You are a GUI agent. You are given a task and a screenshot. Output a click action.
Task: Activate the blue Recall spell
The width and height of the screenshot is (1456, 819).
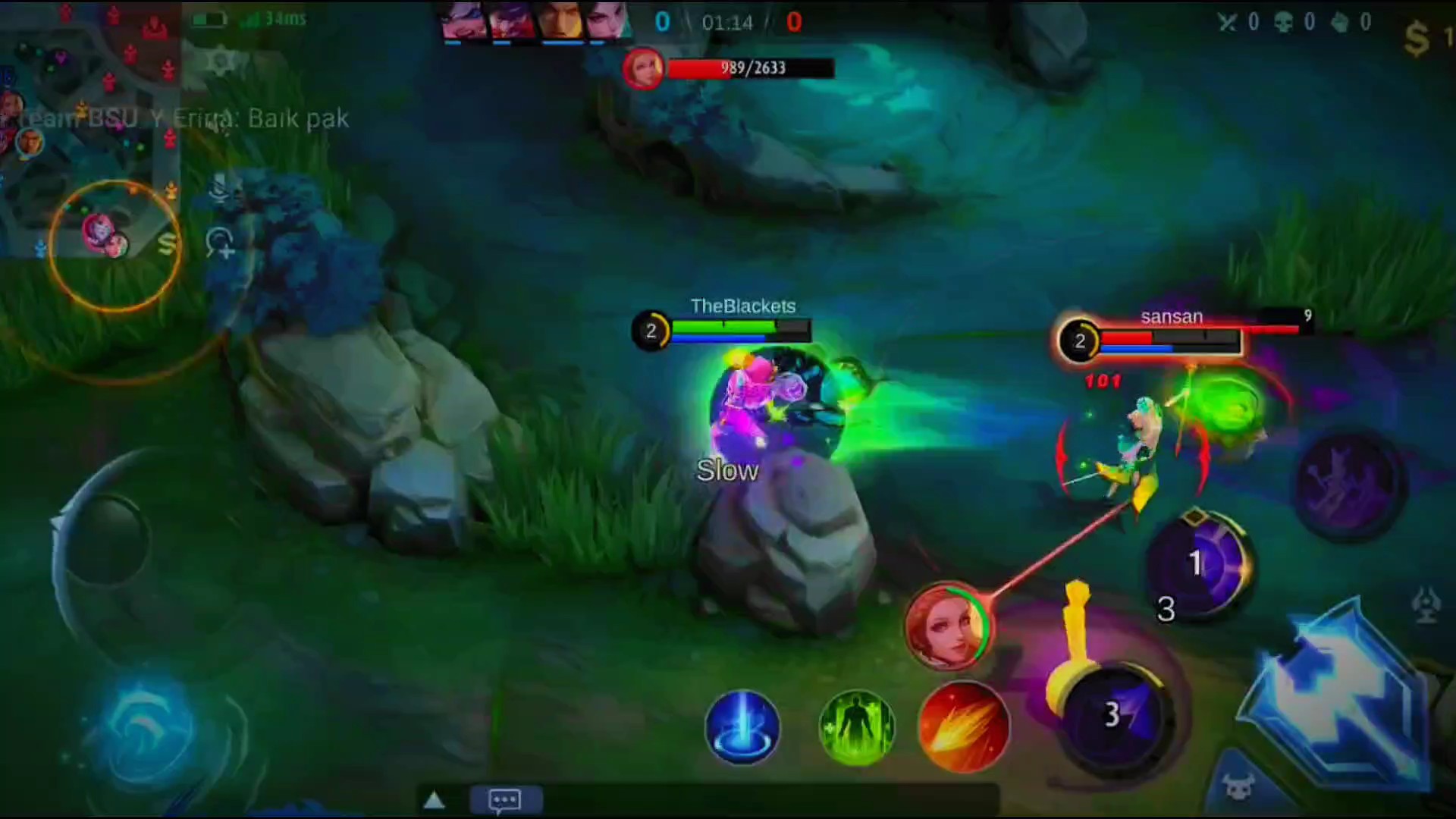tap(742, 726)
